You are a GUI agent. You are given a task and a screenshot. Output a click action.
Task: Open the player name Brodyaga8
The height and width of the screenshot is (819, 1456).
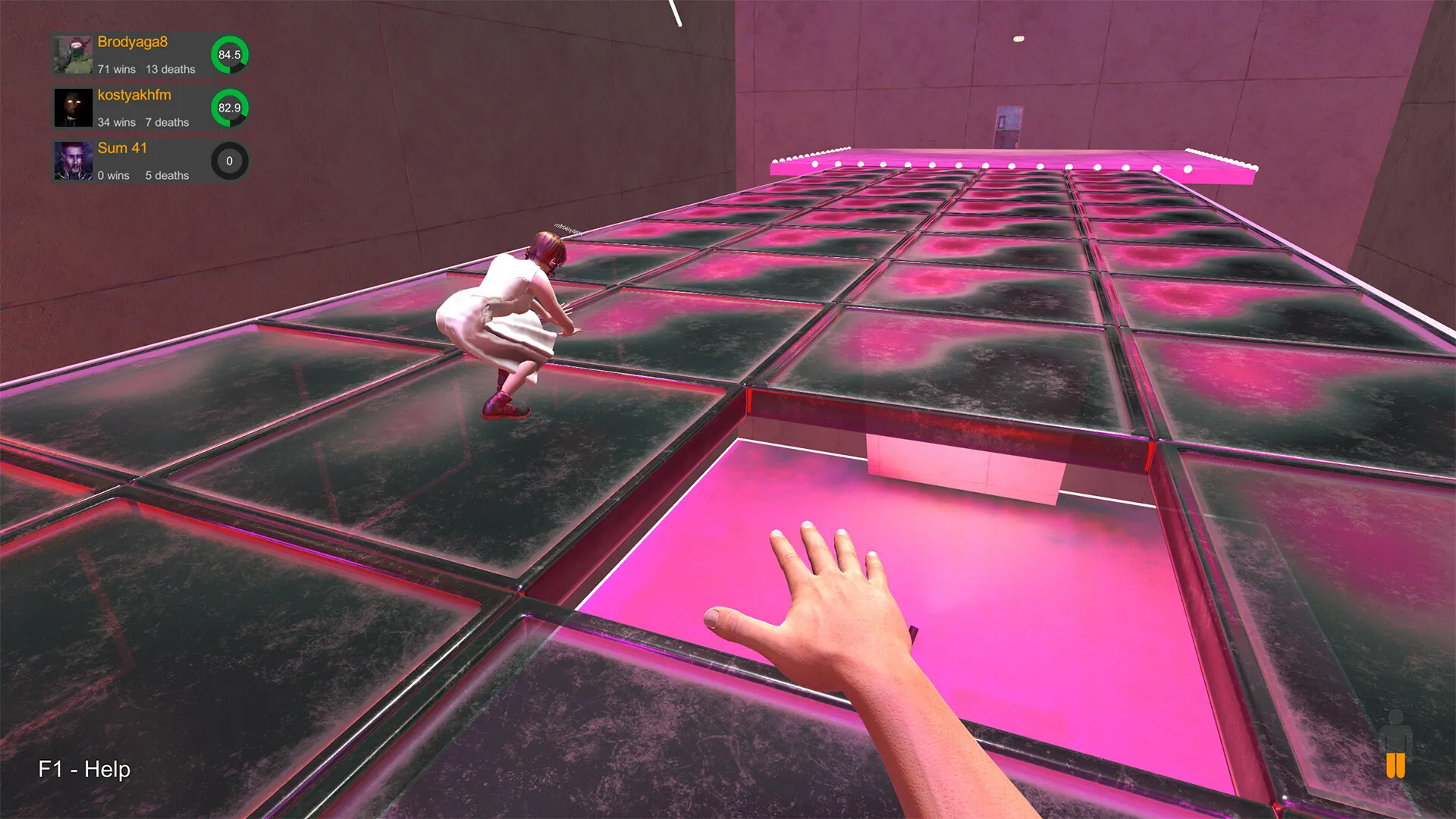pyautogui.click(x=133, y=42)
